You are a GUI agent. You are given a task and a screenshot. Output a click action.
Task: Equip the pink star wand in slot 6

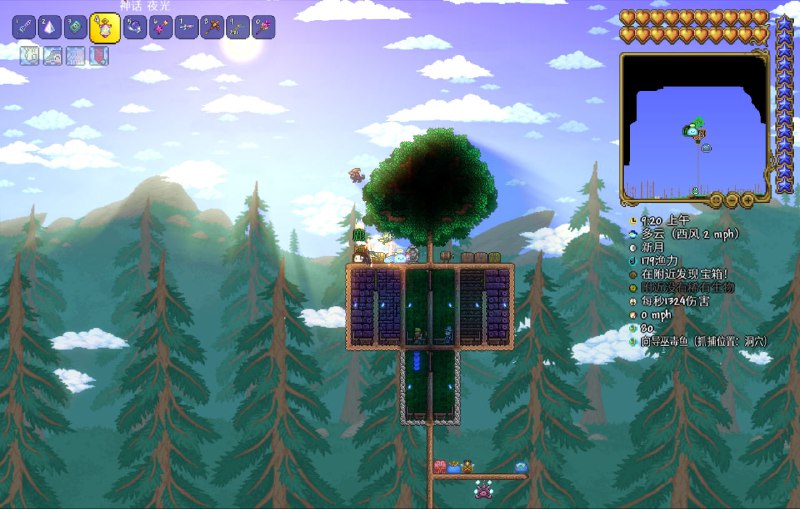(x=160, y=27)
